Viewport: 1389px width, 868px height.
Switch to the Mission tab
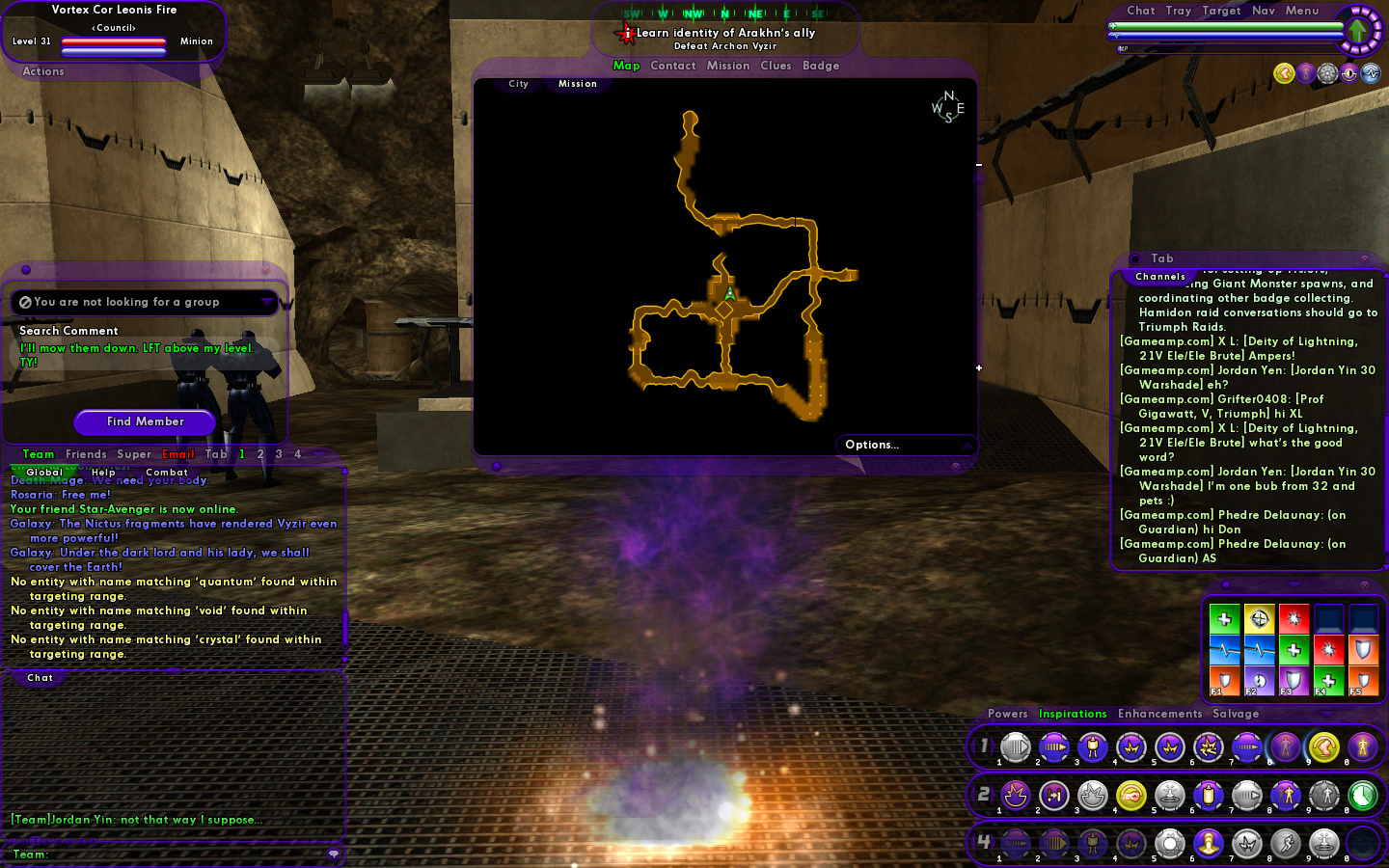tap(727, 66)
